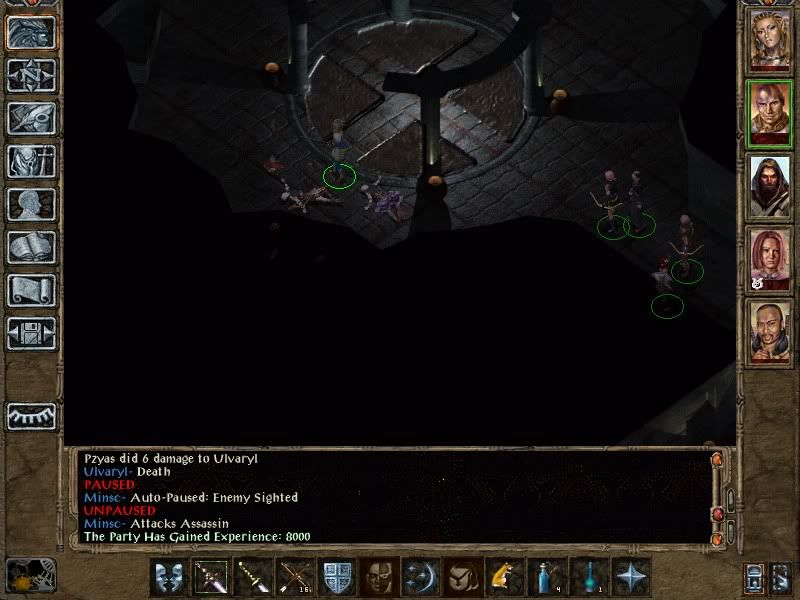The width and height of the screenshot is (800, 600).
Task: Open the inventory screen from the sidebar
Action: point(29,161)
